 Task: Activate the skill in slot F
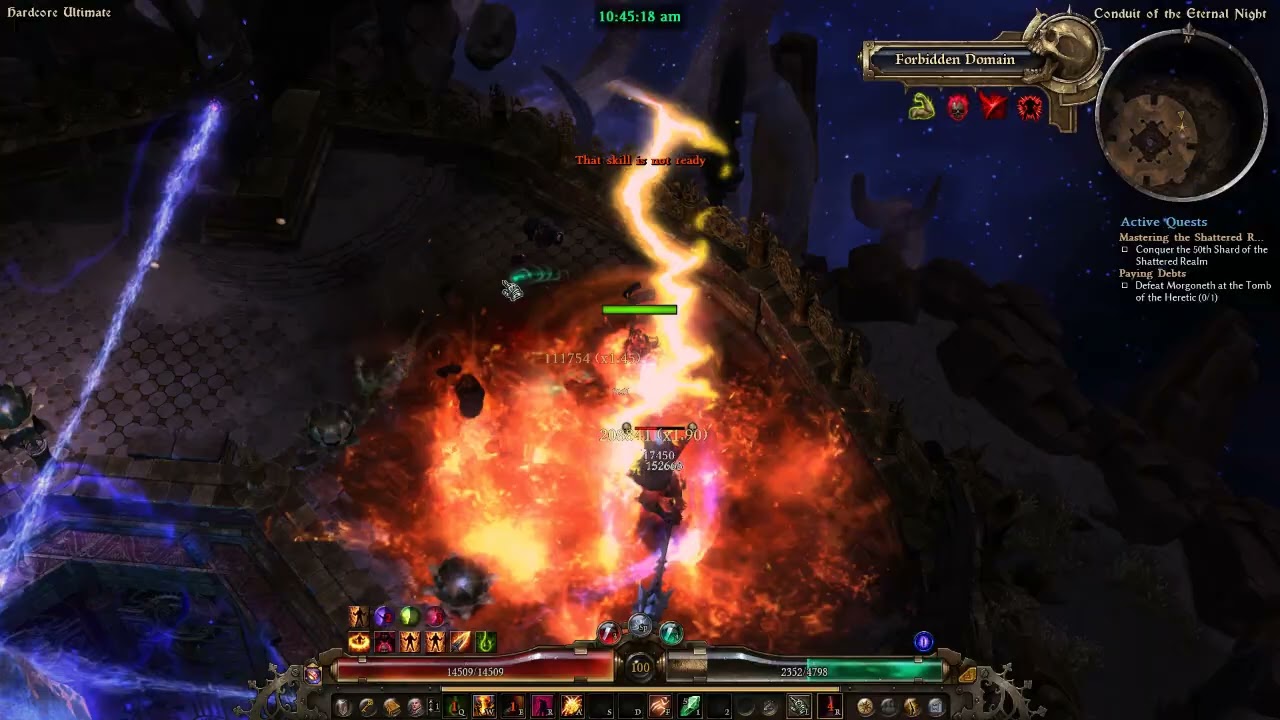(659, 707)
